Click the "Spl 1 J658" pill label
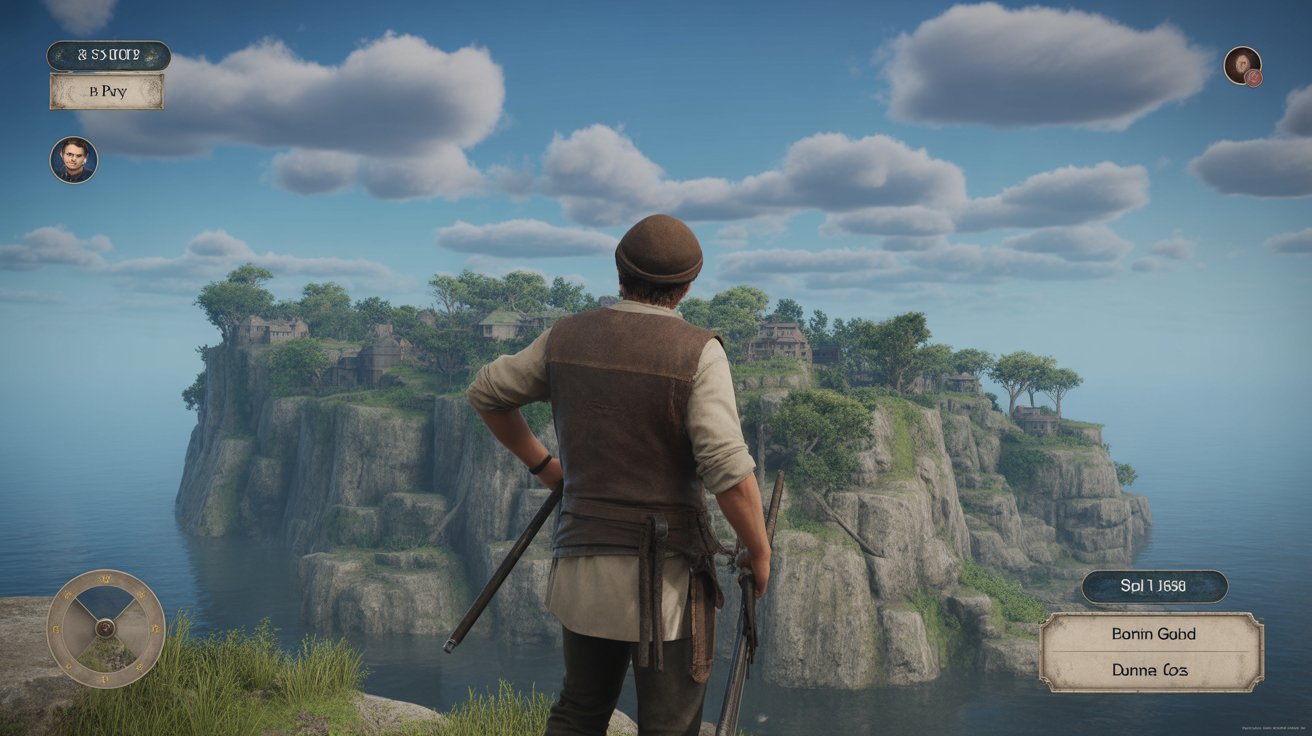Viewport: 1312px width, 736px height. pyautogui.click(x=1154, y=587)
